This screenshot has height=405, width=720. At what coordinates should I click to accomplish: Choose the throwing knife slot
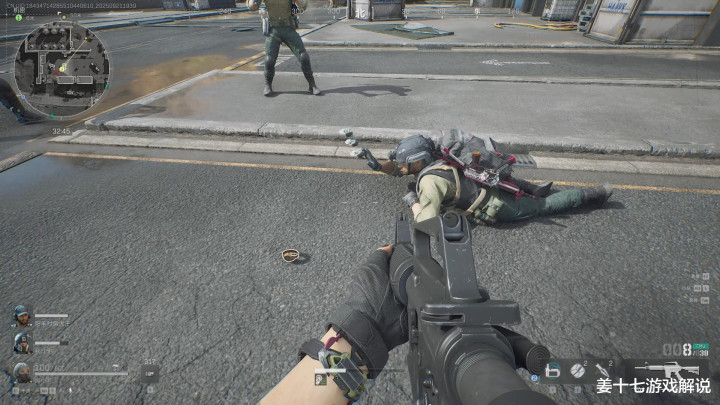[603, 371]
